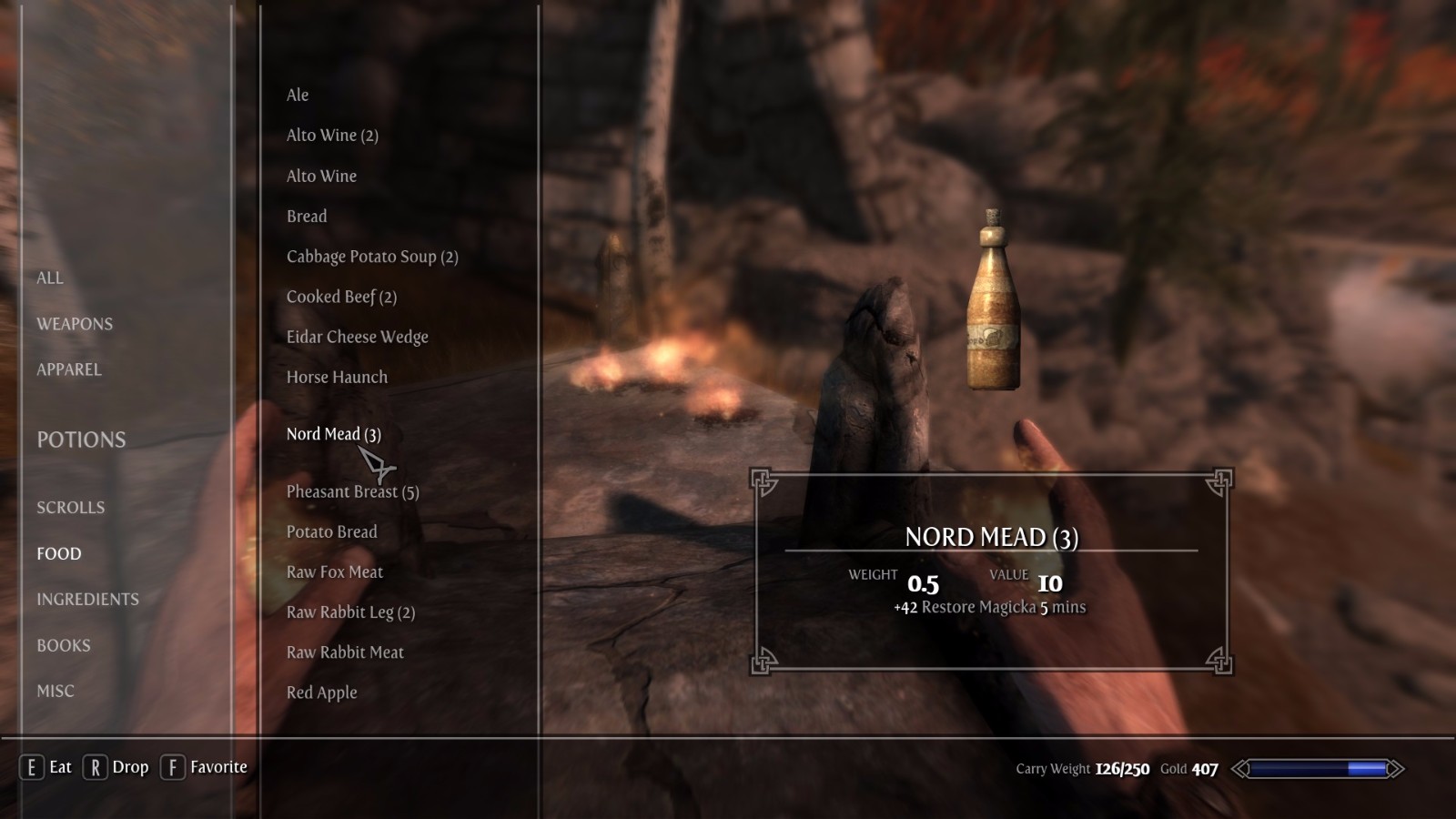
Task: Select Ale in the food list
Action: [x=298, y=95]
